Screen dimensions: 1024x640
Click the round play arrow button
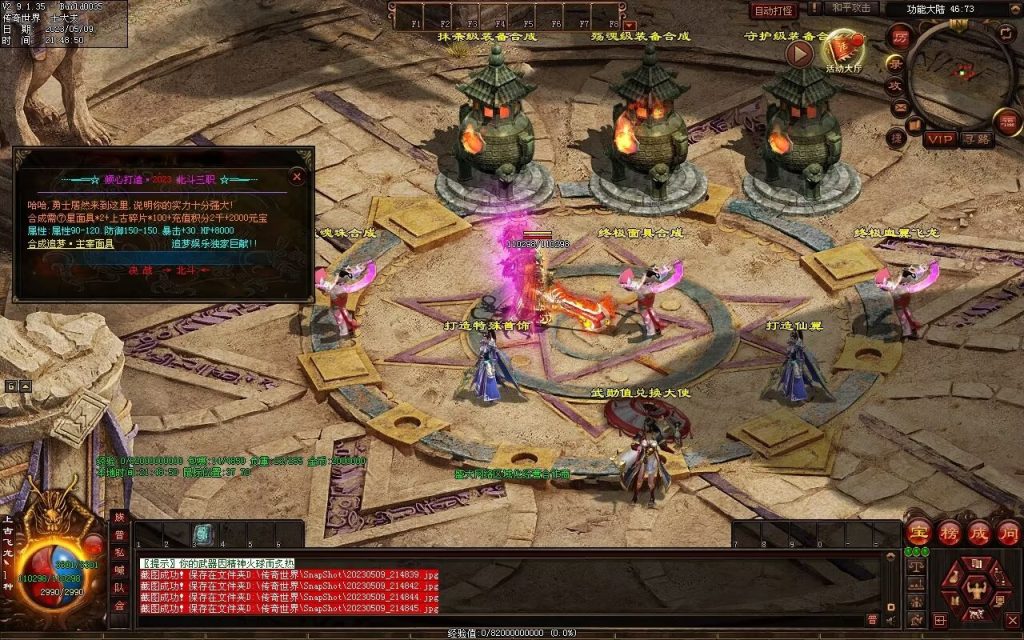[799, 53]
